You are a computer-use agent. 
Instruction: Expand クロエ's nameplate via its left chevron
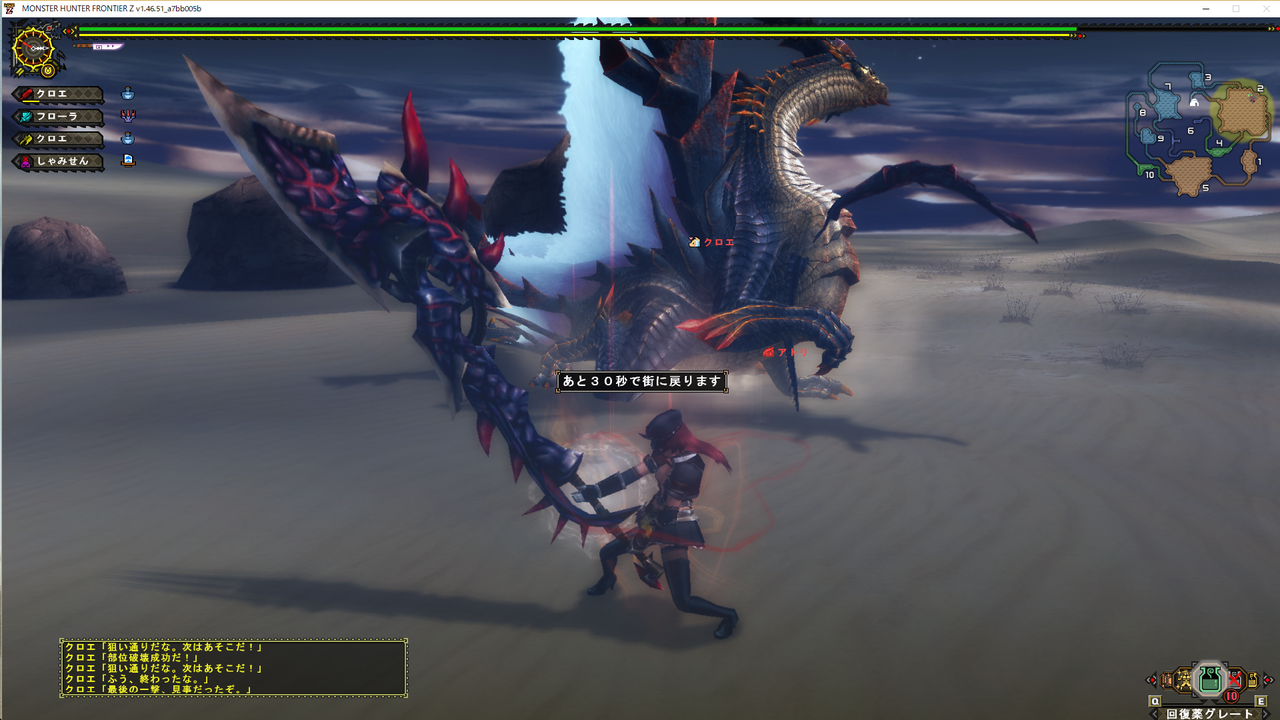click(x=16, y=94)
